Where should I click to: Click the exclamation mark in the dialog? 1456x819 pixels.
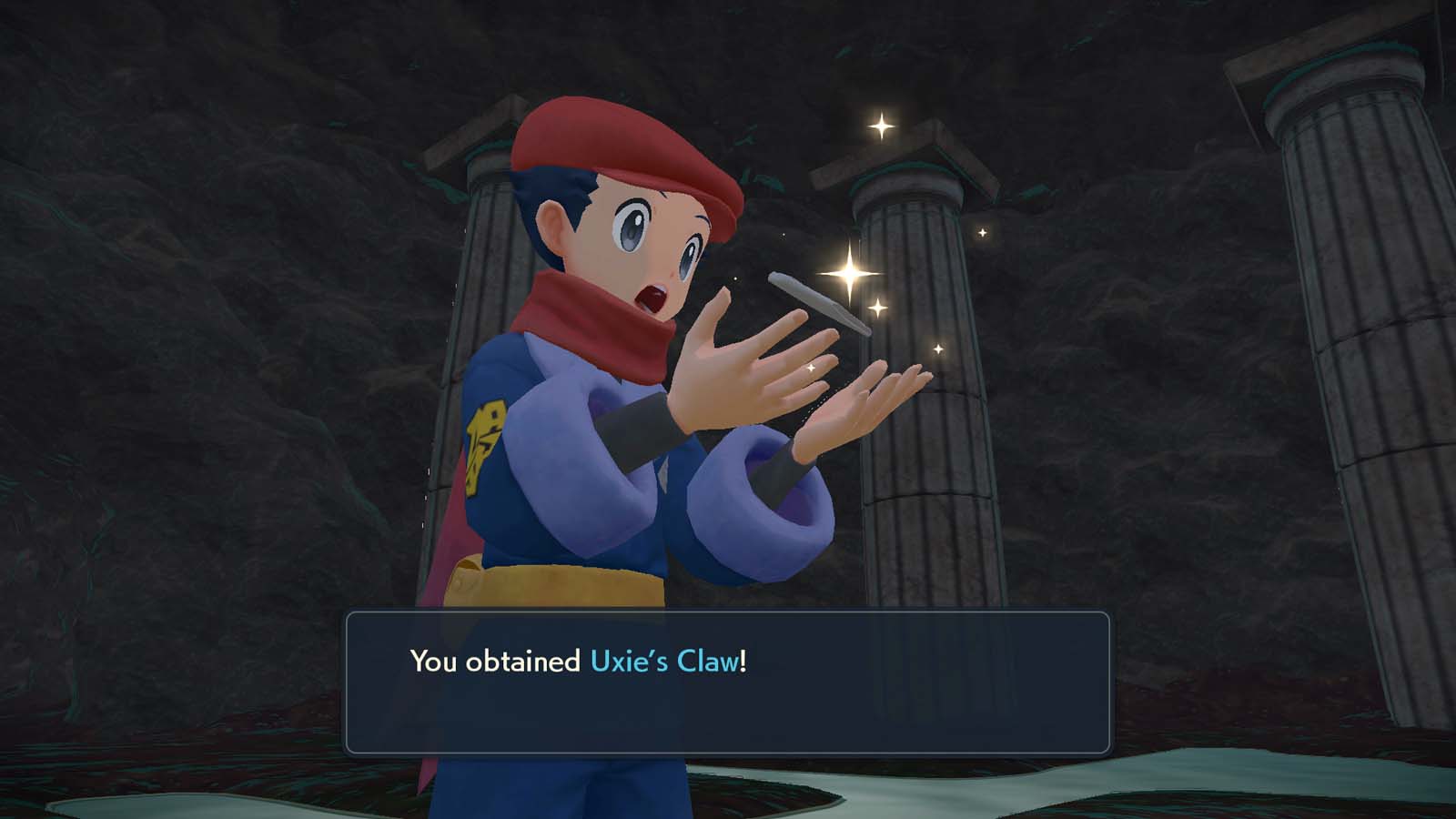[x=742, y=661]
